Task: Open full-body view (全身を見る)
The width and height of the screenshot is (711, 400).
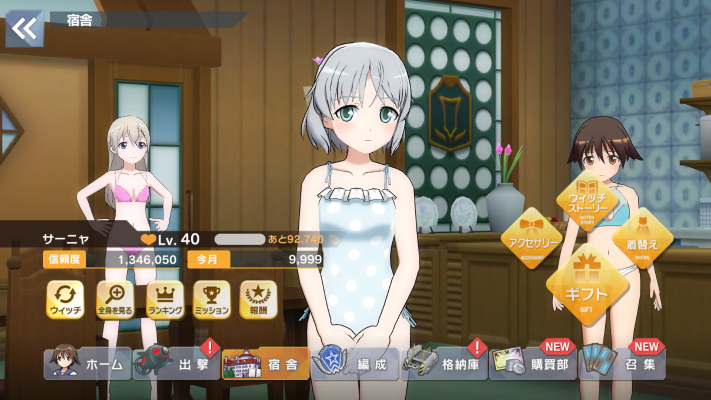Action: coord(114,299)
